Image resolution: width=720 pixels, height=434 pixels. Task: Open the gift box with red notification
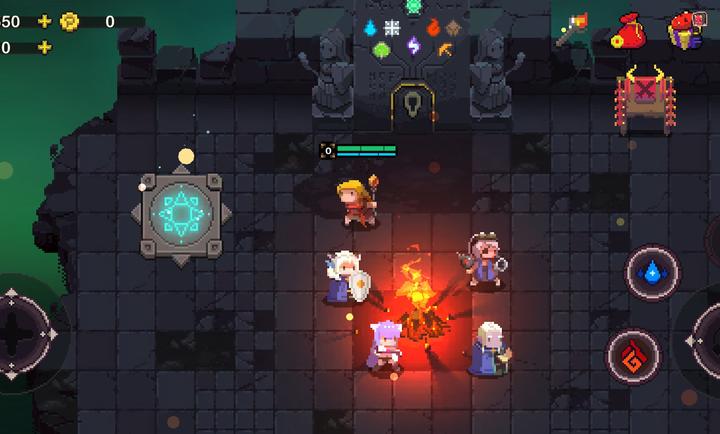coord(685,31)
